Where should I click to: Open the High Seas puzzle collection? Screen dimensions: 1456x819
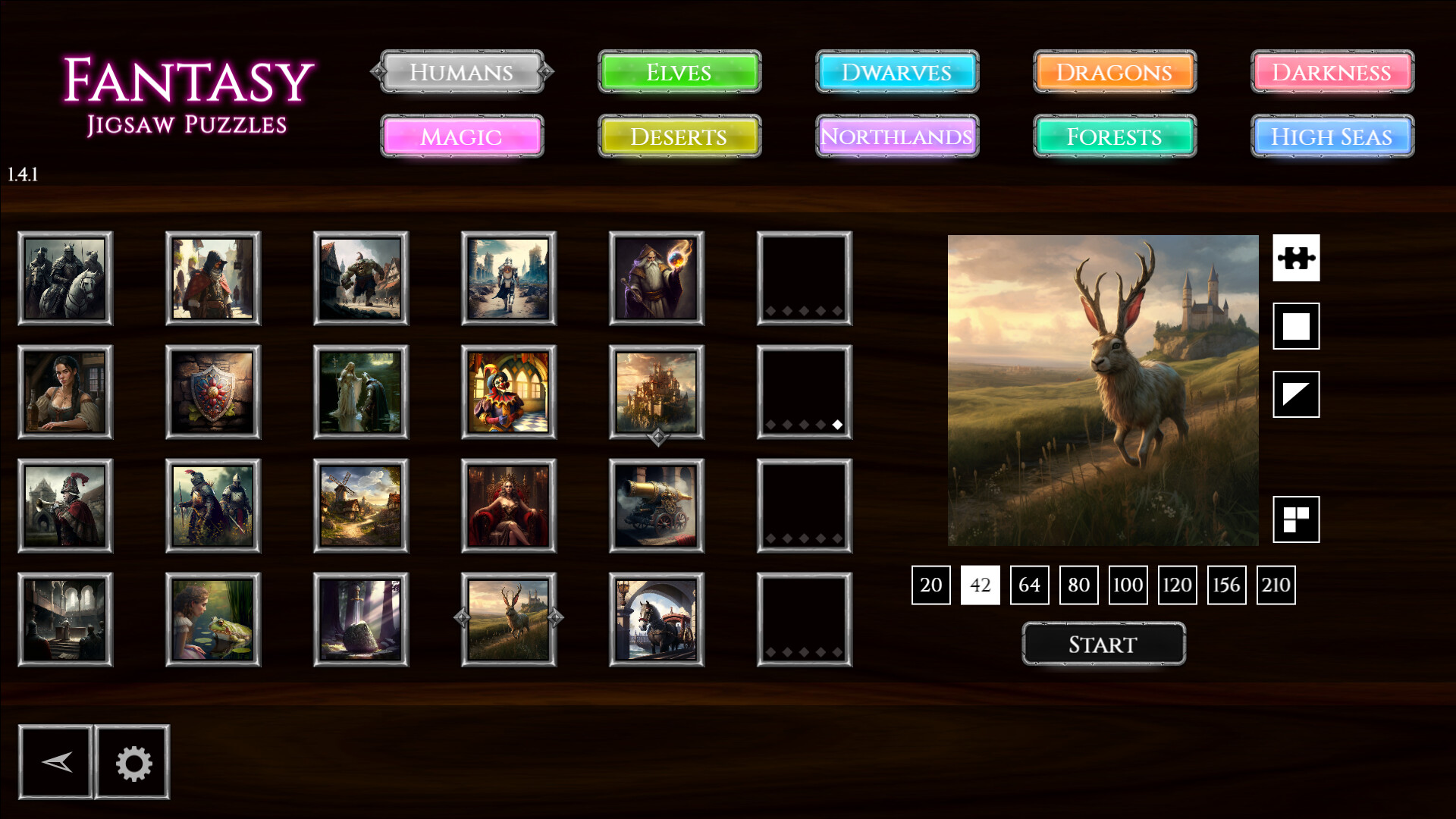pos(1331,137)
